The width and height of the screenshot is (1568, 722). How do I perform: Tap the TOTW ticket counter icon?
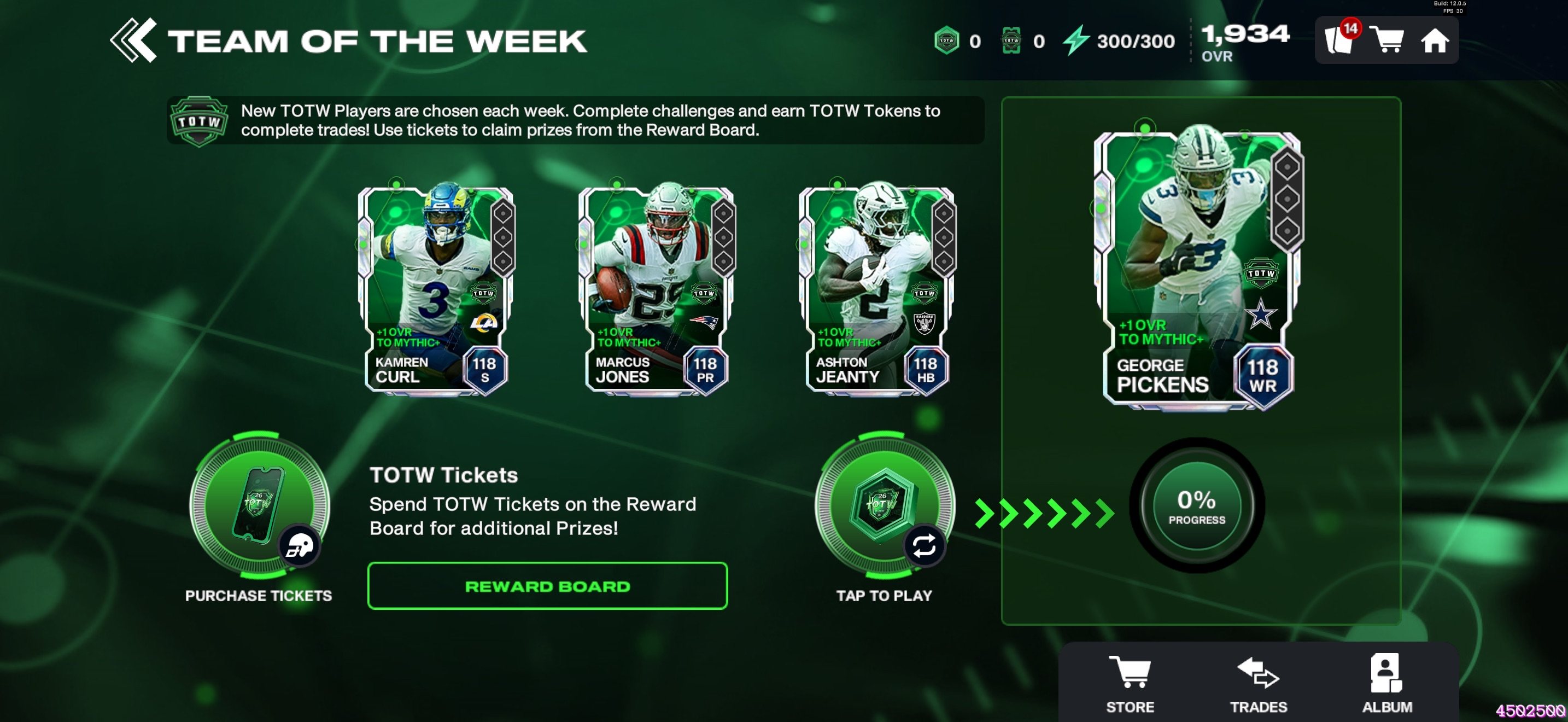1011,40
